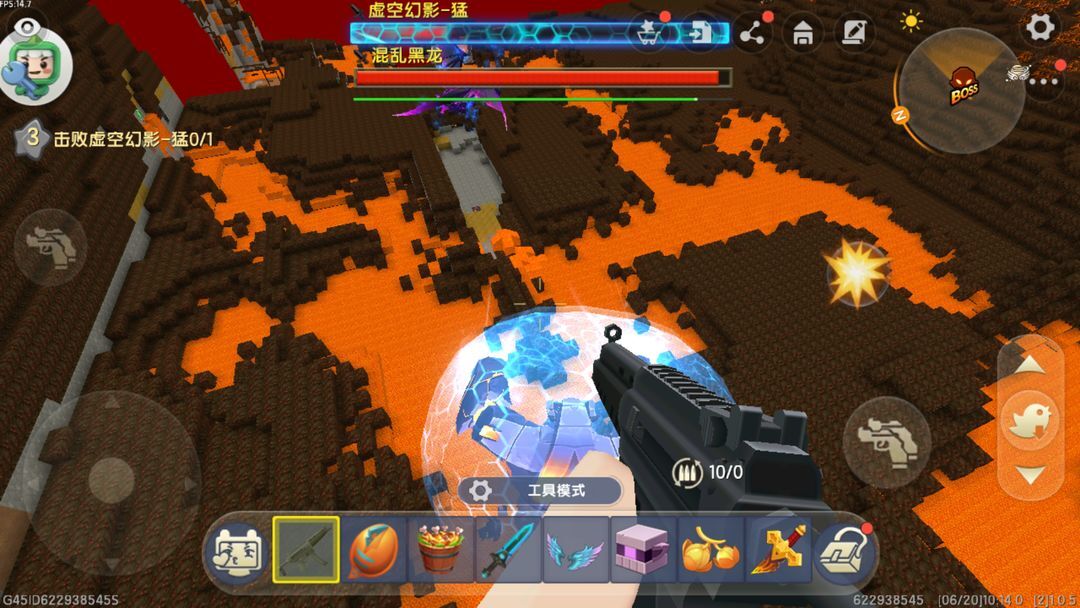Switch the 工具模式 tool mode button
The image size is (1080, 608).
[540, 491]
